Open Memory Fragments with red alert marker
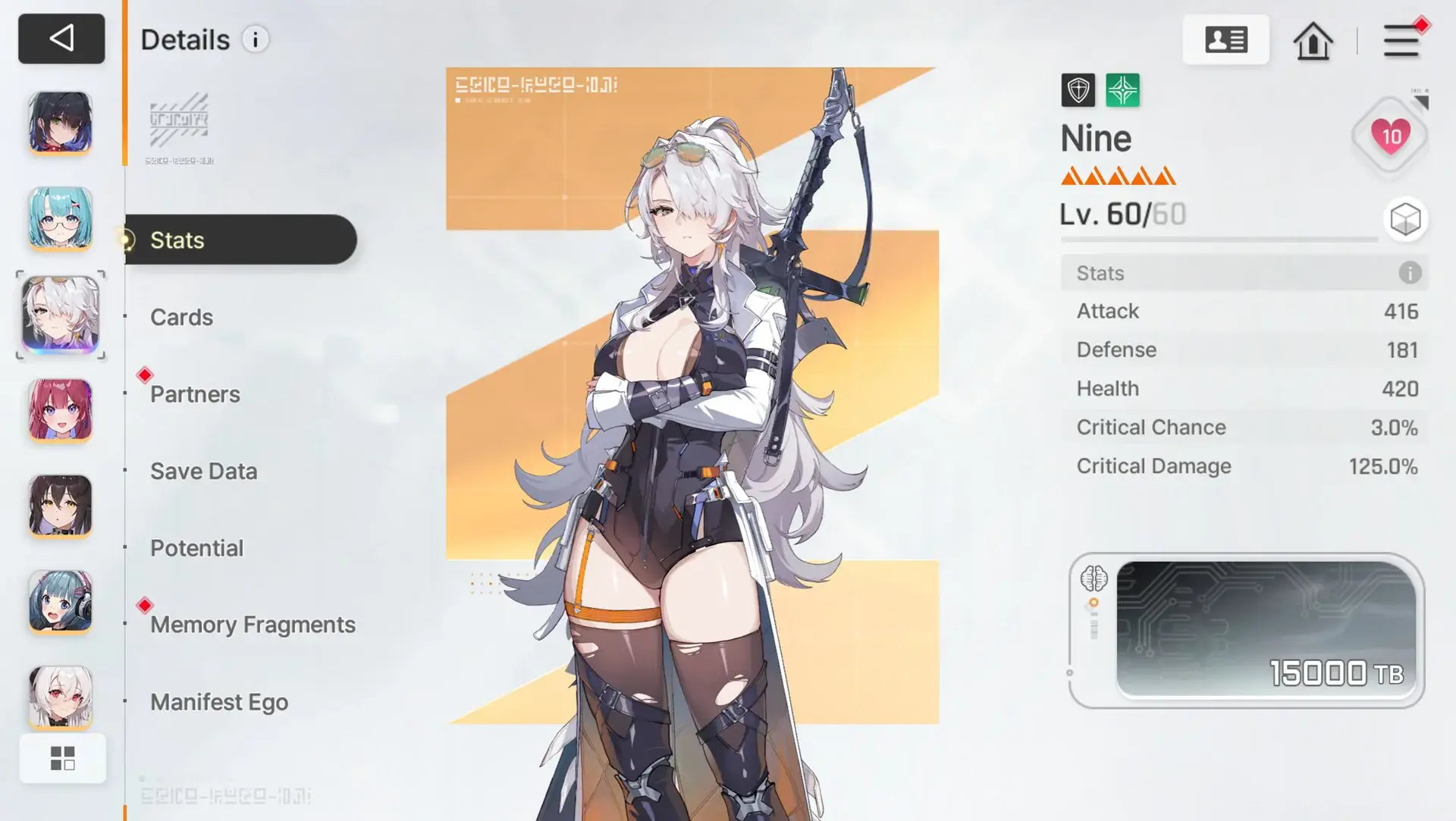This screenshot has height=821, width=1456. click(253, 625)
